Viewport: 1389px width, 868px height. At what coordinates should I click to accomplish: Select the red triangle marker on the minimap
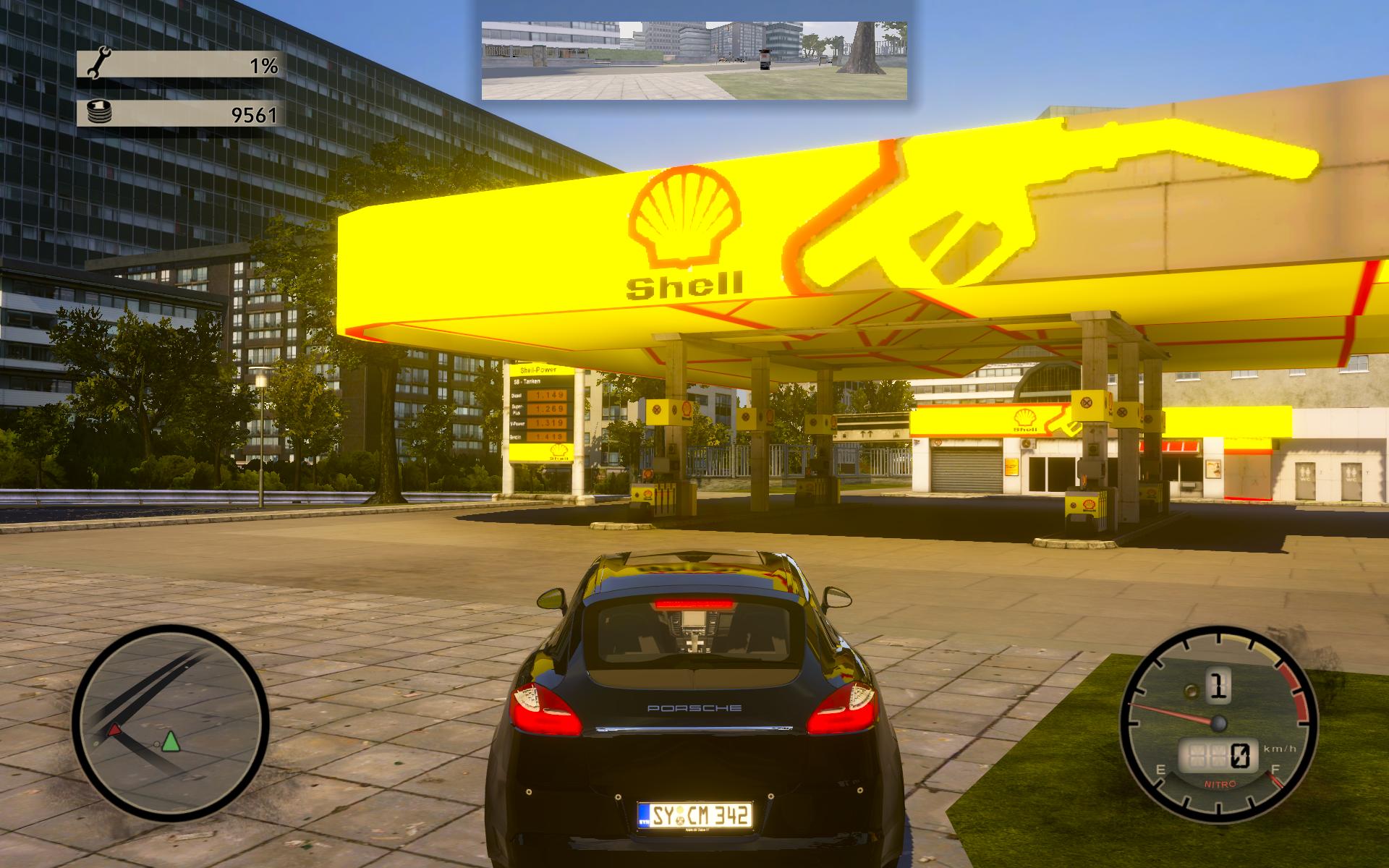(x=114, y=731)
